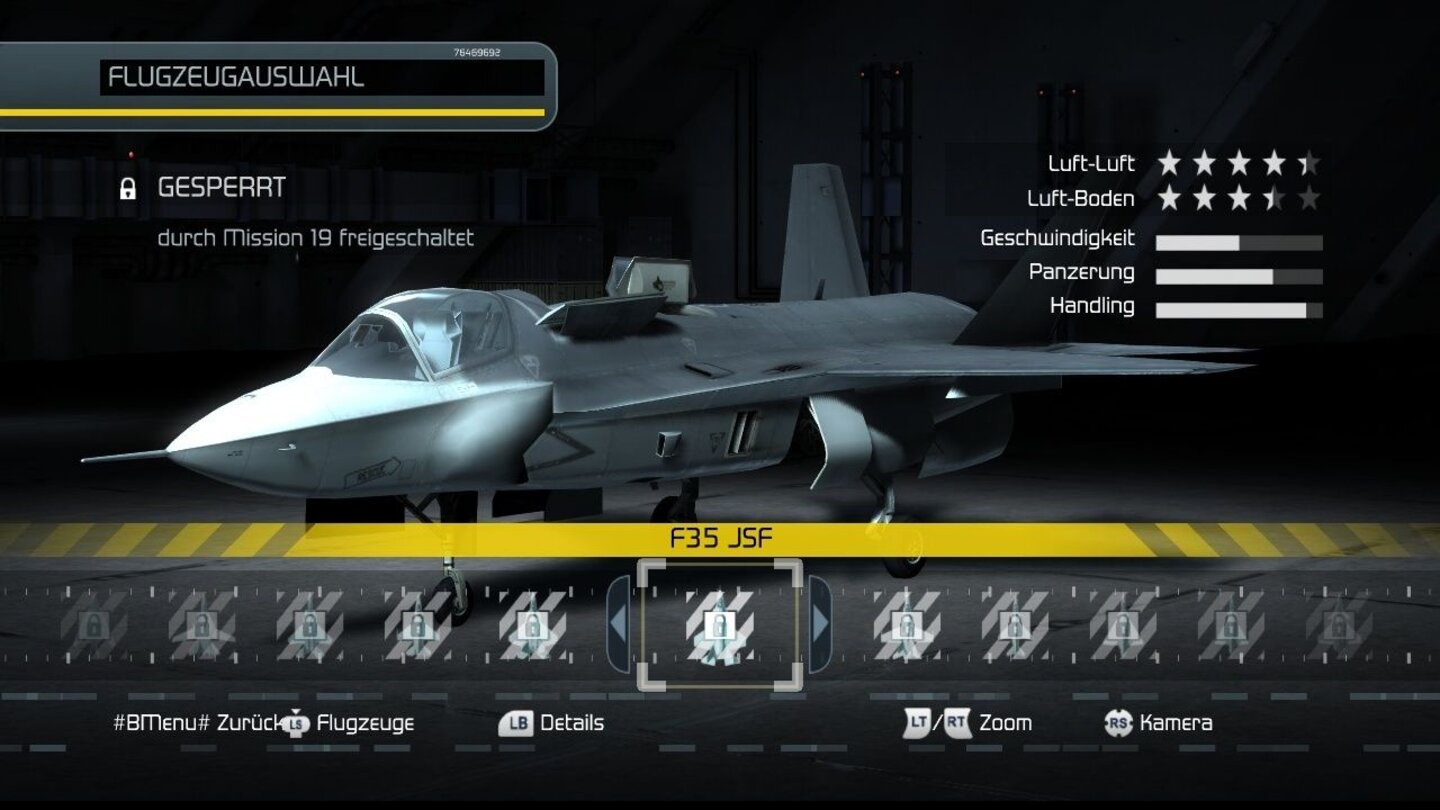
Task: Click the LS stick icon next to Flugzeuge
Action: (x=295, y=722)
